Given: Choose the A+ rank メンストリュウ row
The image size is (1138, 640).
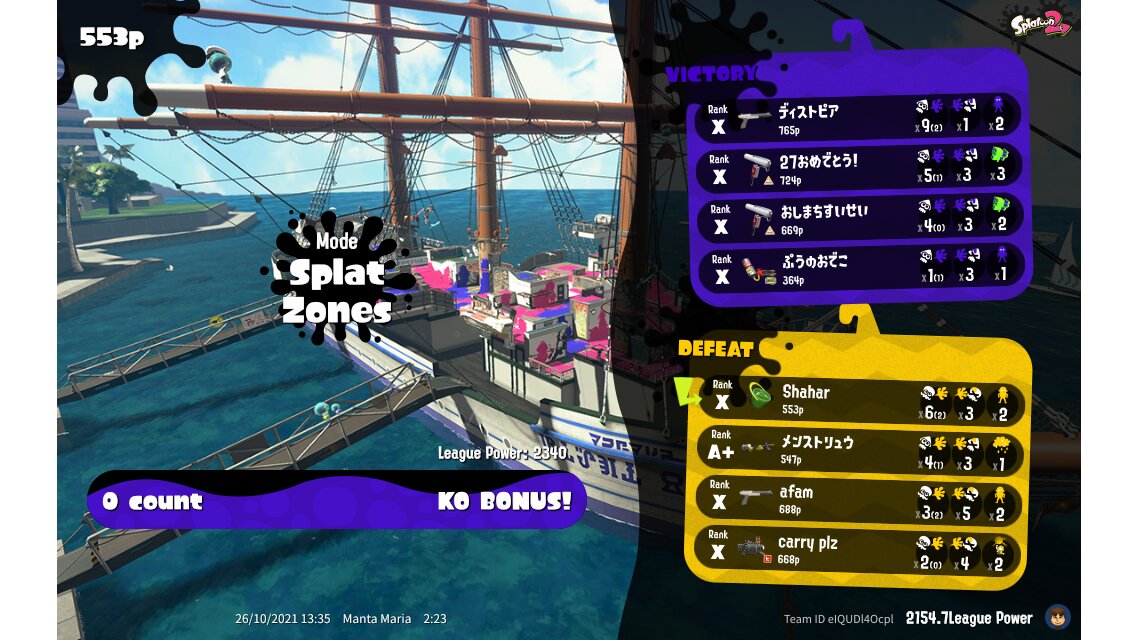Looking at the screenshot, I should (x=860, y=450).
